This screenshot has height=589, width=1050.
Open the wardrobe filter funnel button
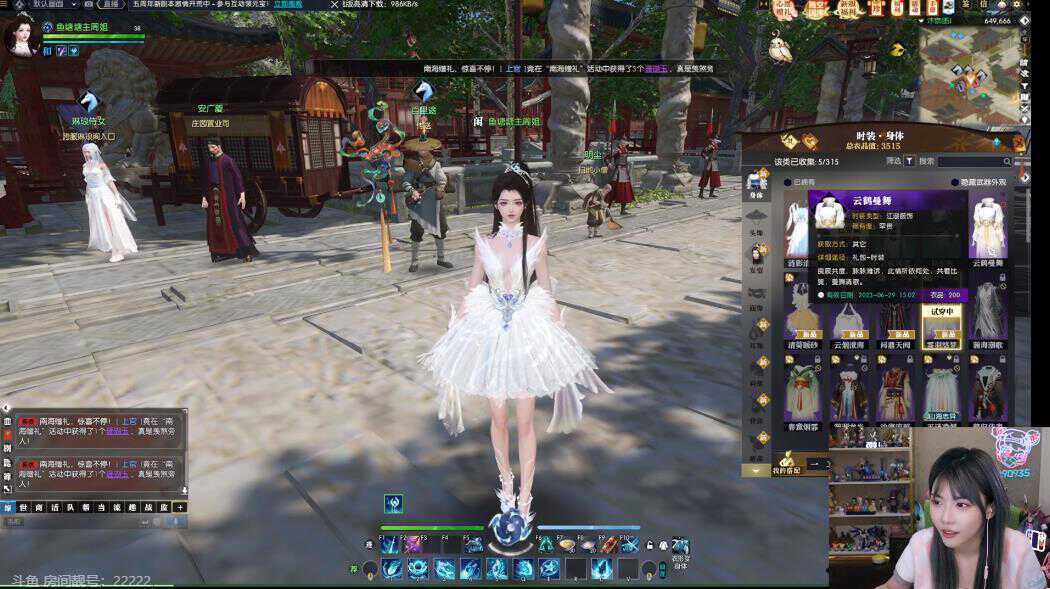point(910,162)
